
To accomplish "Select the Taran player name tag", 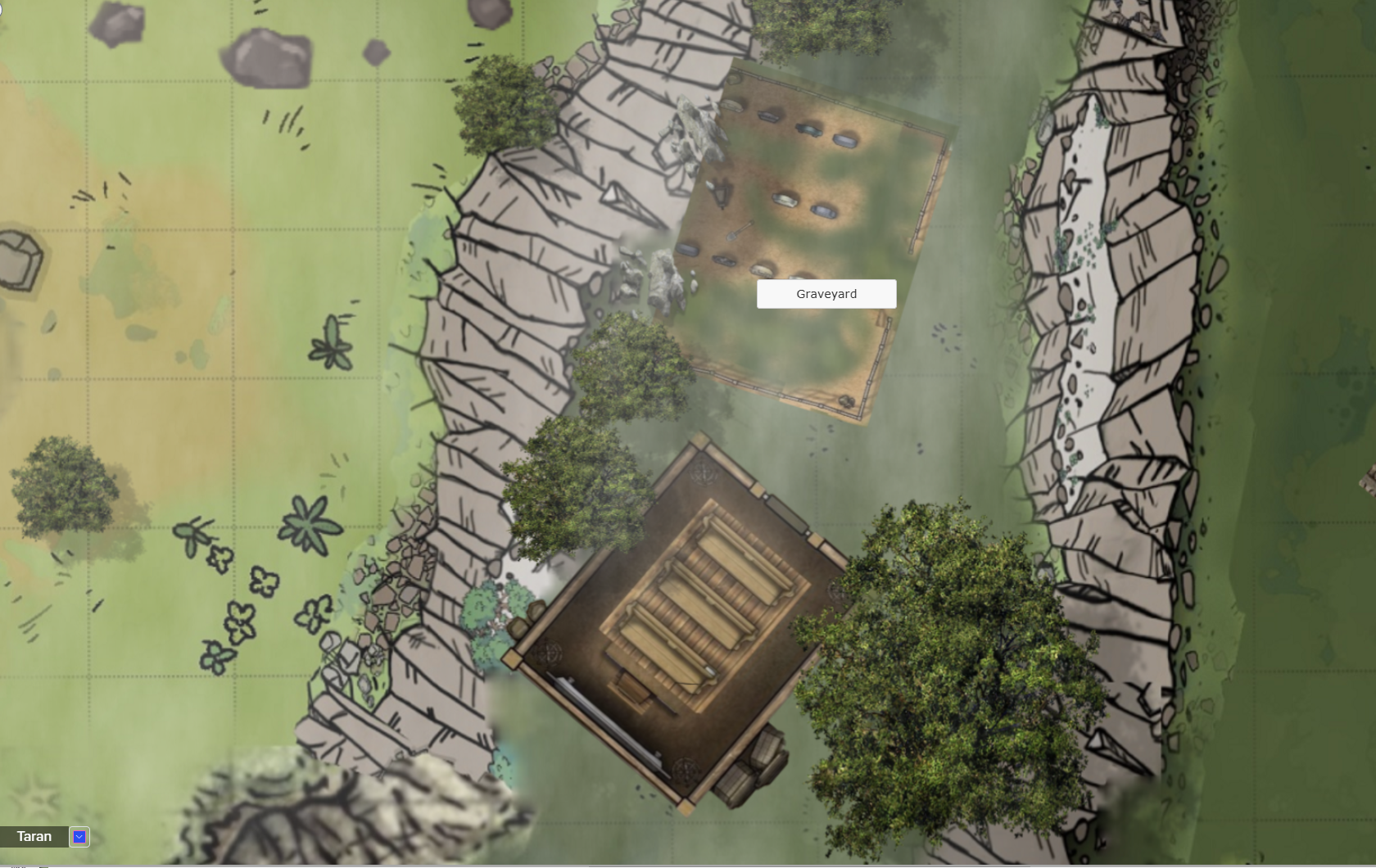I will click(x=34, y=836).
